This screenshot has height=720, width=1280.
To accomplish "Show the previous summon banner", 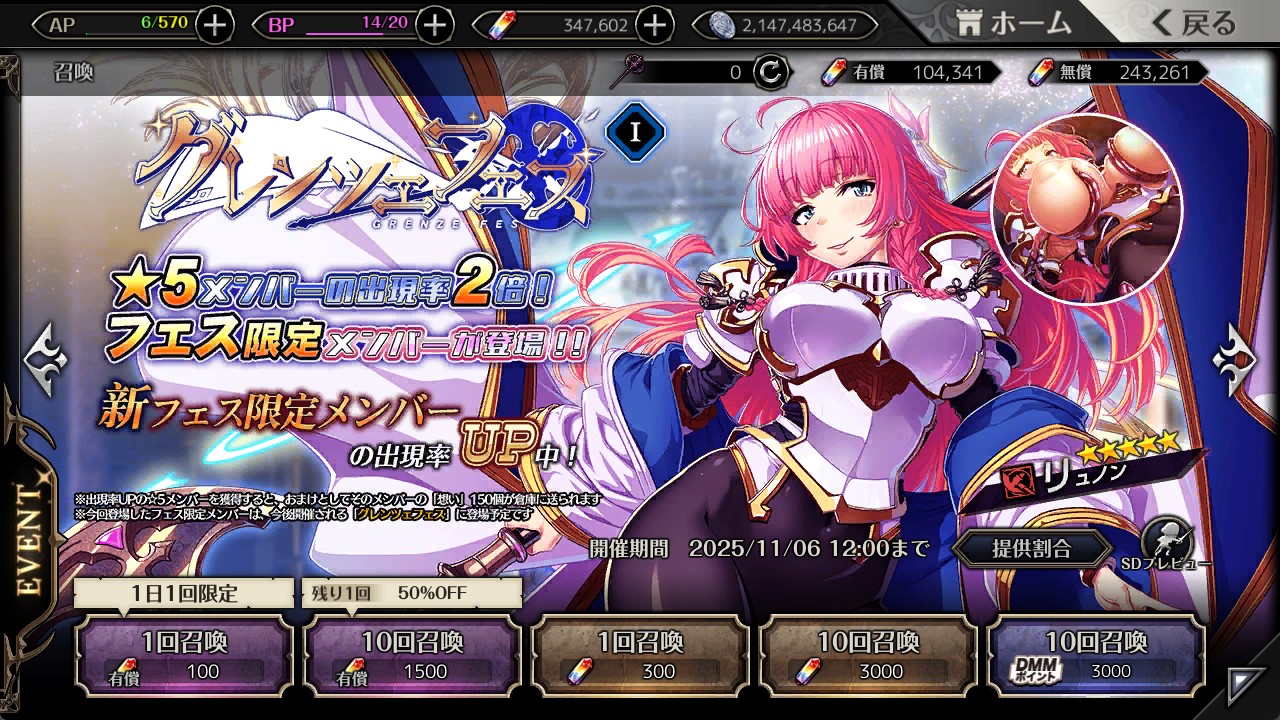I will click(x=45, y=357).
